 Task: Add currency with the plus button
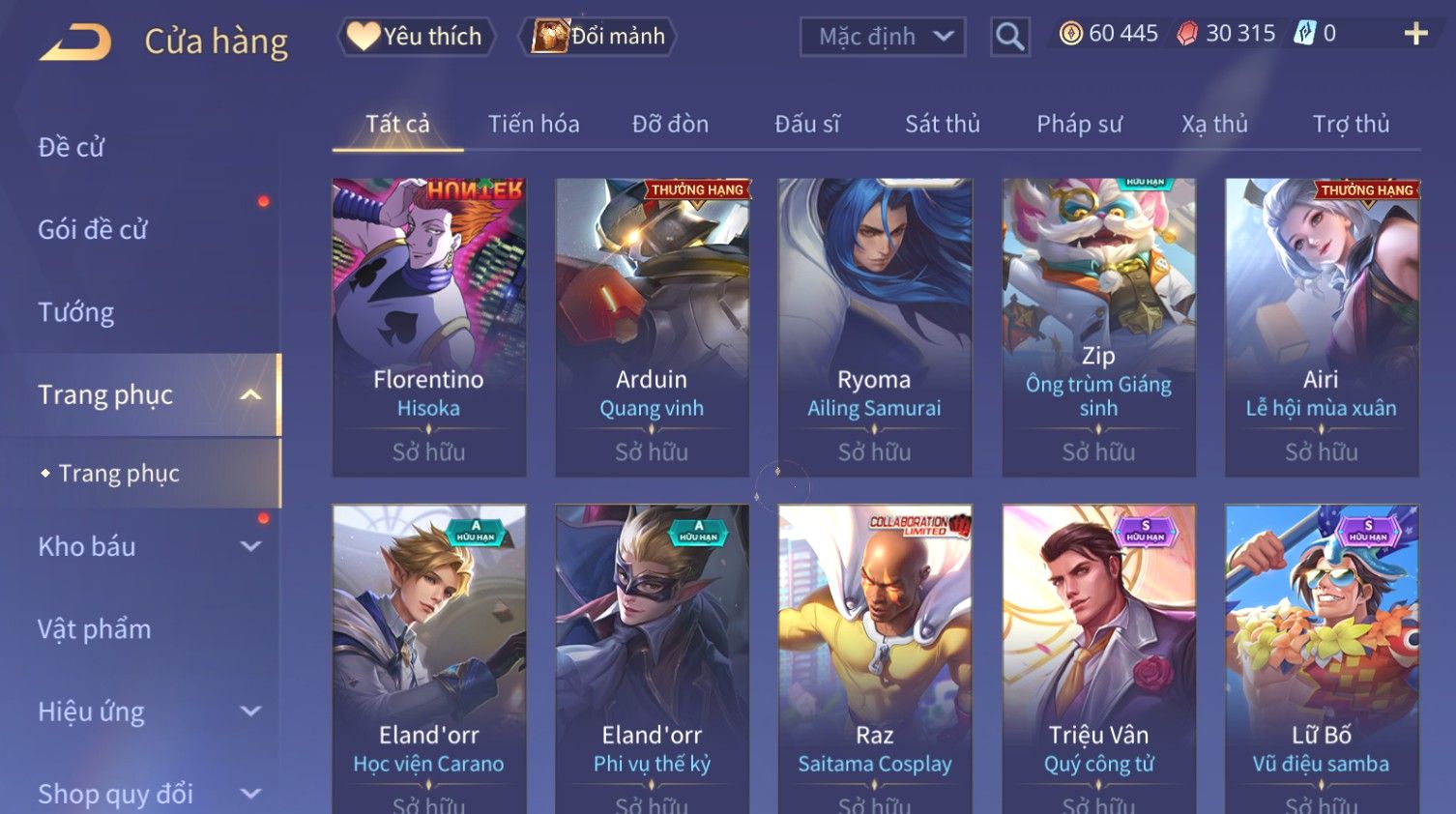coord(1415,34)
